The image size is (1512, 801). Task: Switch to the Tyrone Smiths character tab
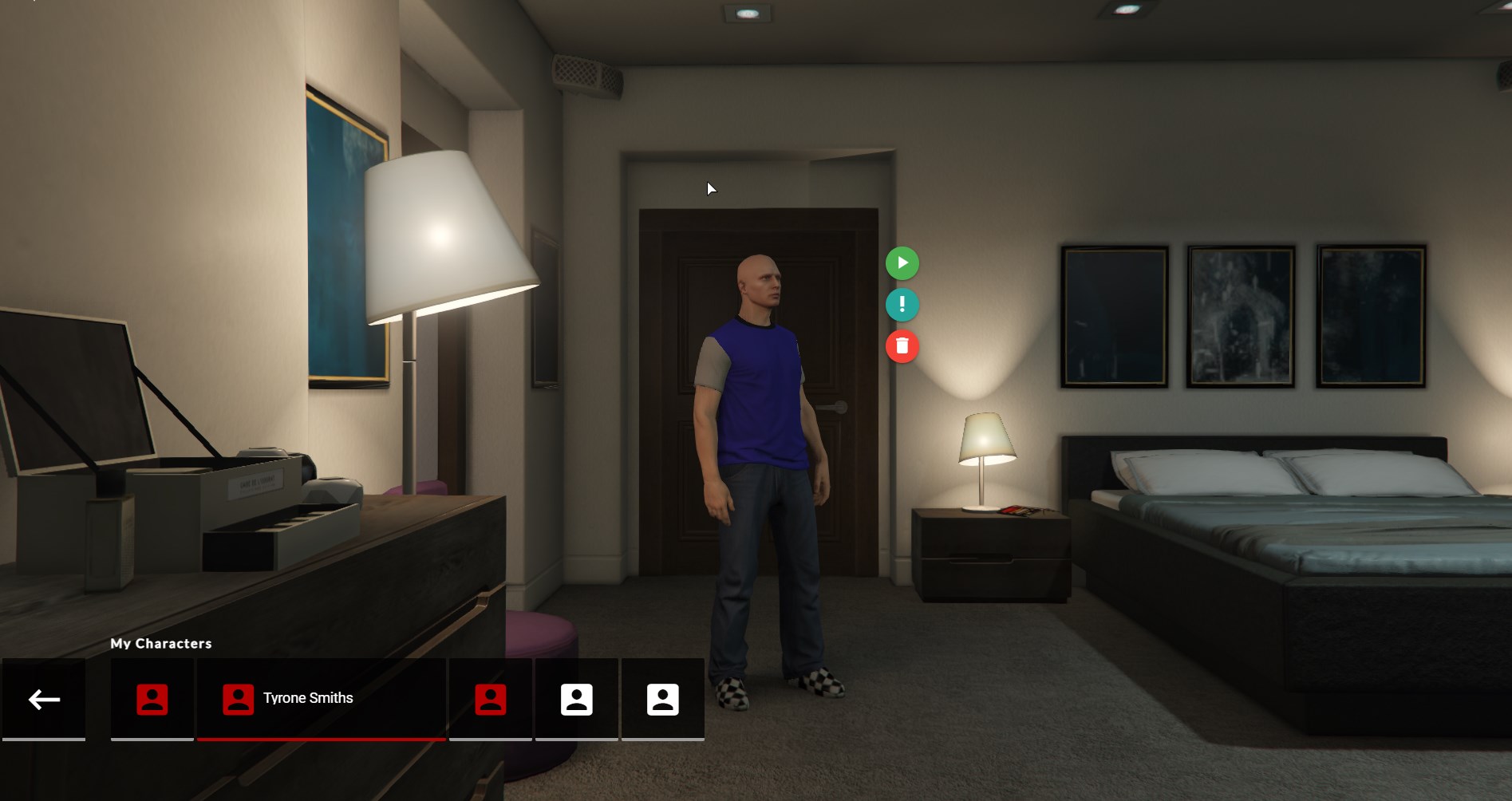(x=322, y=698)
